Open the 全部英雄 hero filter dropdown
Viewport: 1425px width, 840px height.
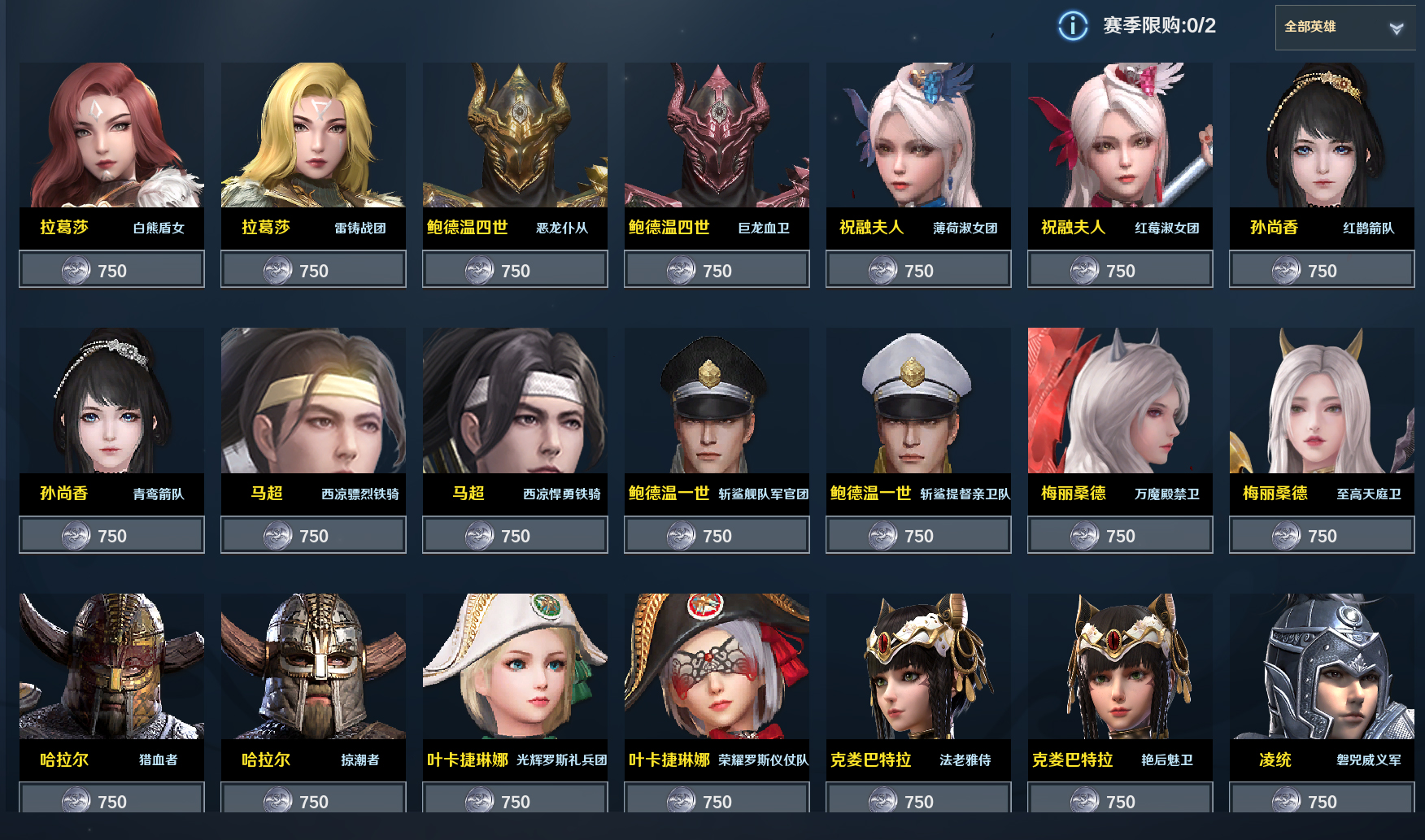(1344, 28)
